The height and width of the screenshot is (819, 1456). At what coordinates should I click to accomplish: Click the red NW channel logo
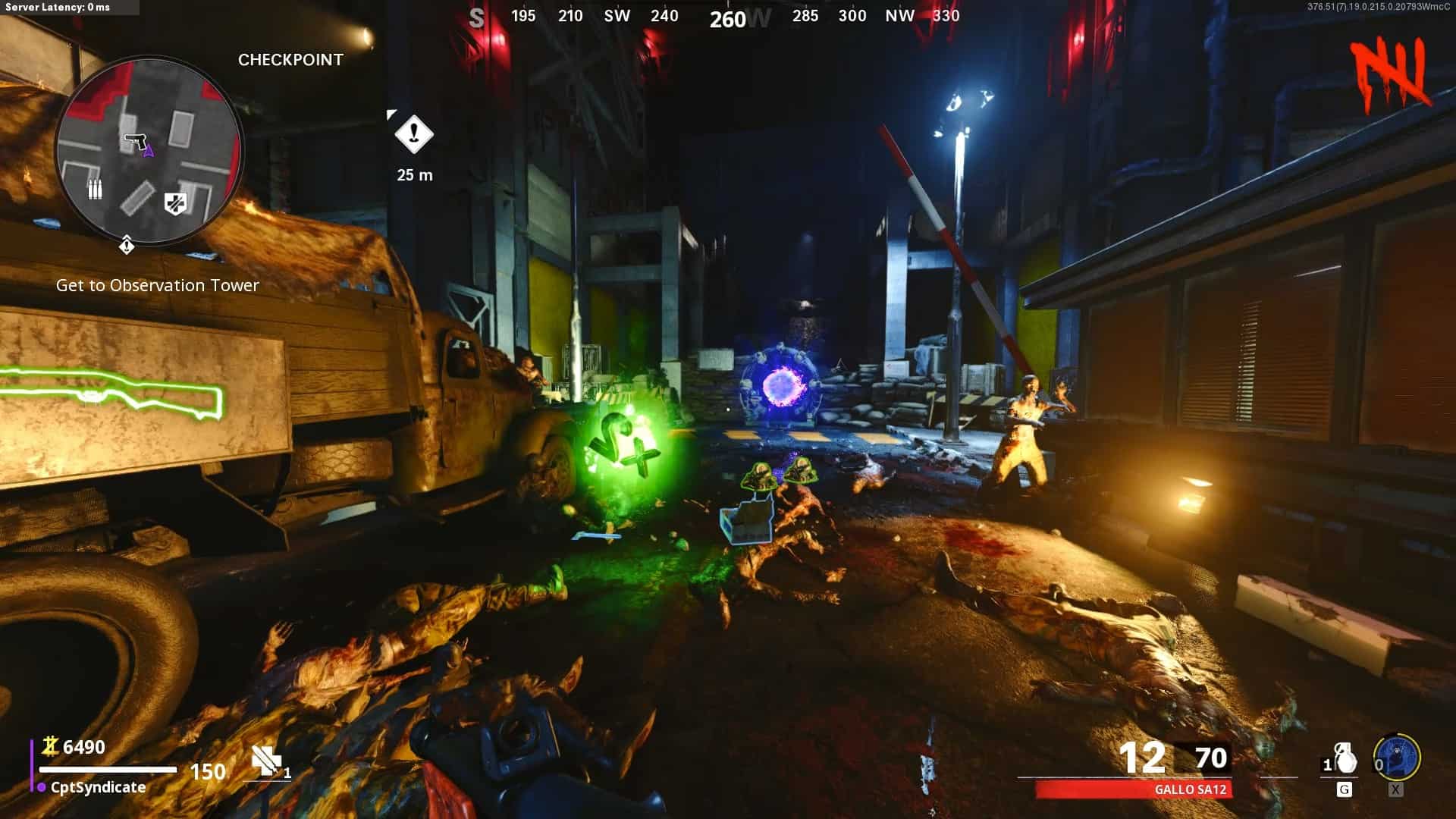[x=1391, y=74]
